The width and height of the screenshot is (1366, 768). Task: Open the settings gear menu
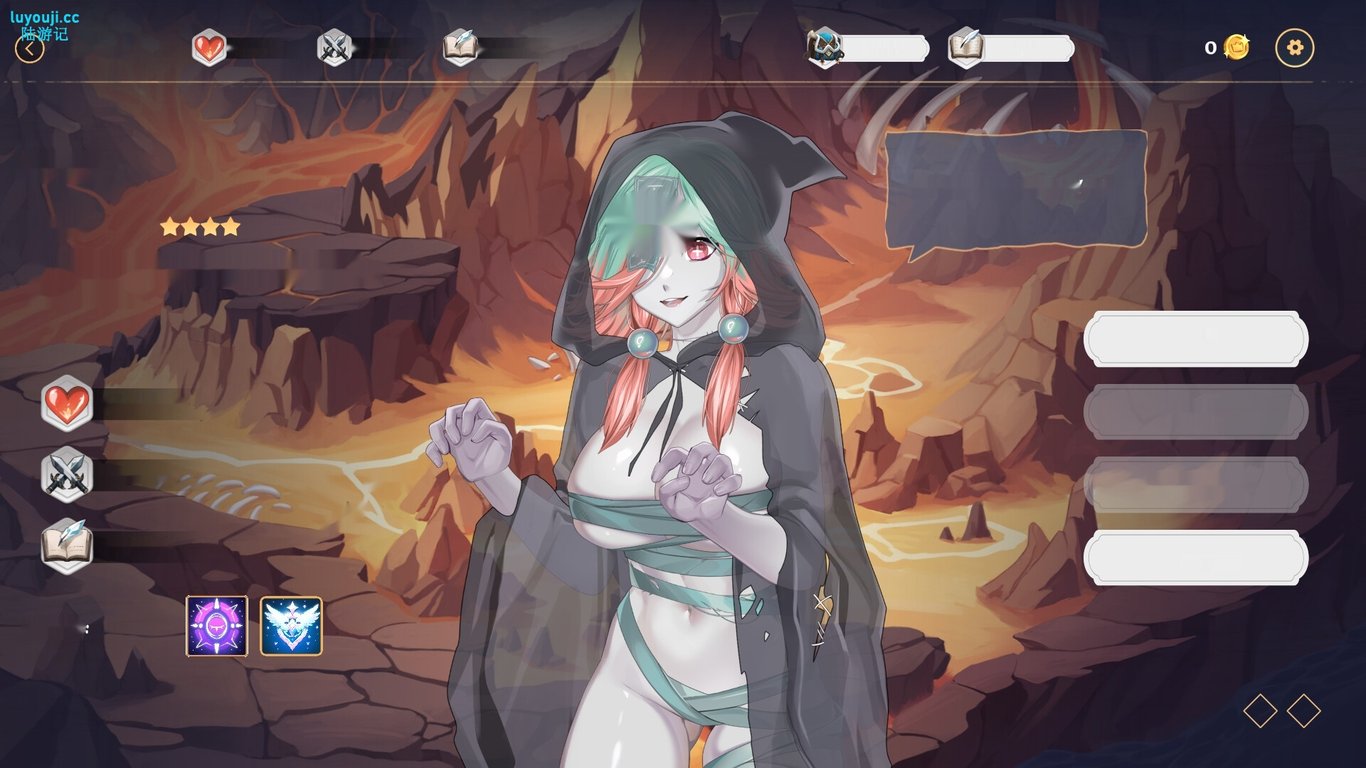point(1294,45)
